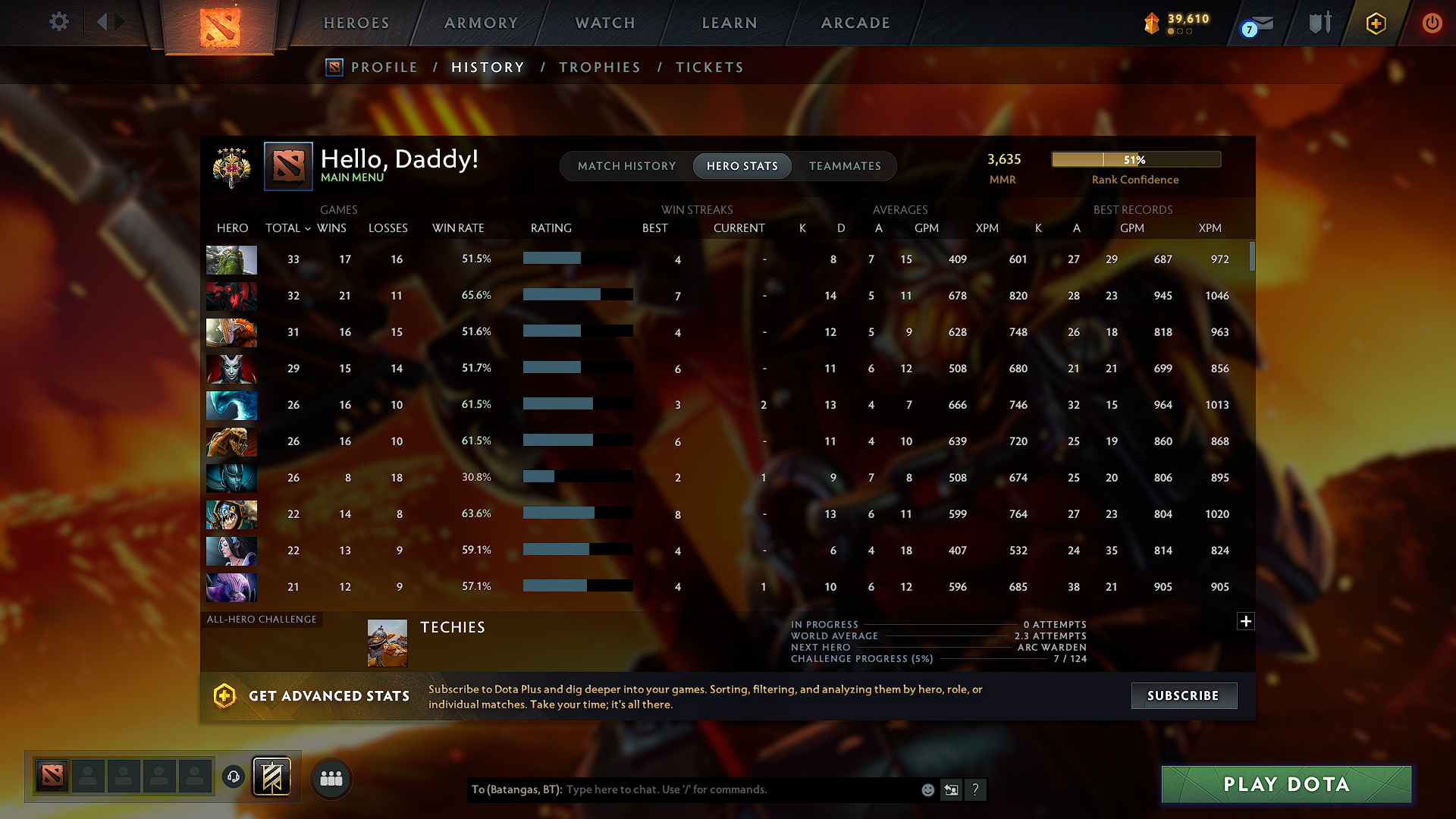Switch to the TEAMMATES view
1456x819 pixels.
point(844,165)
